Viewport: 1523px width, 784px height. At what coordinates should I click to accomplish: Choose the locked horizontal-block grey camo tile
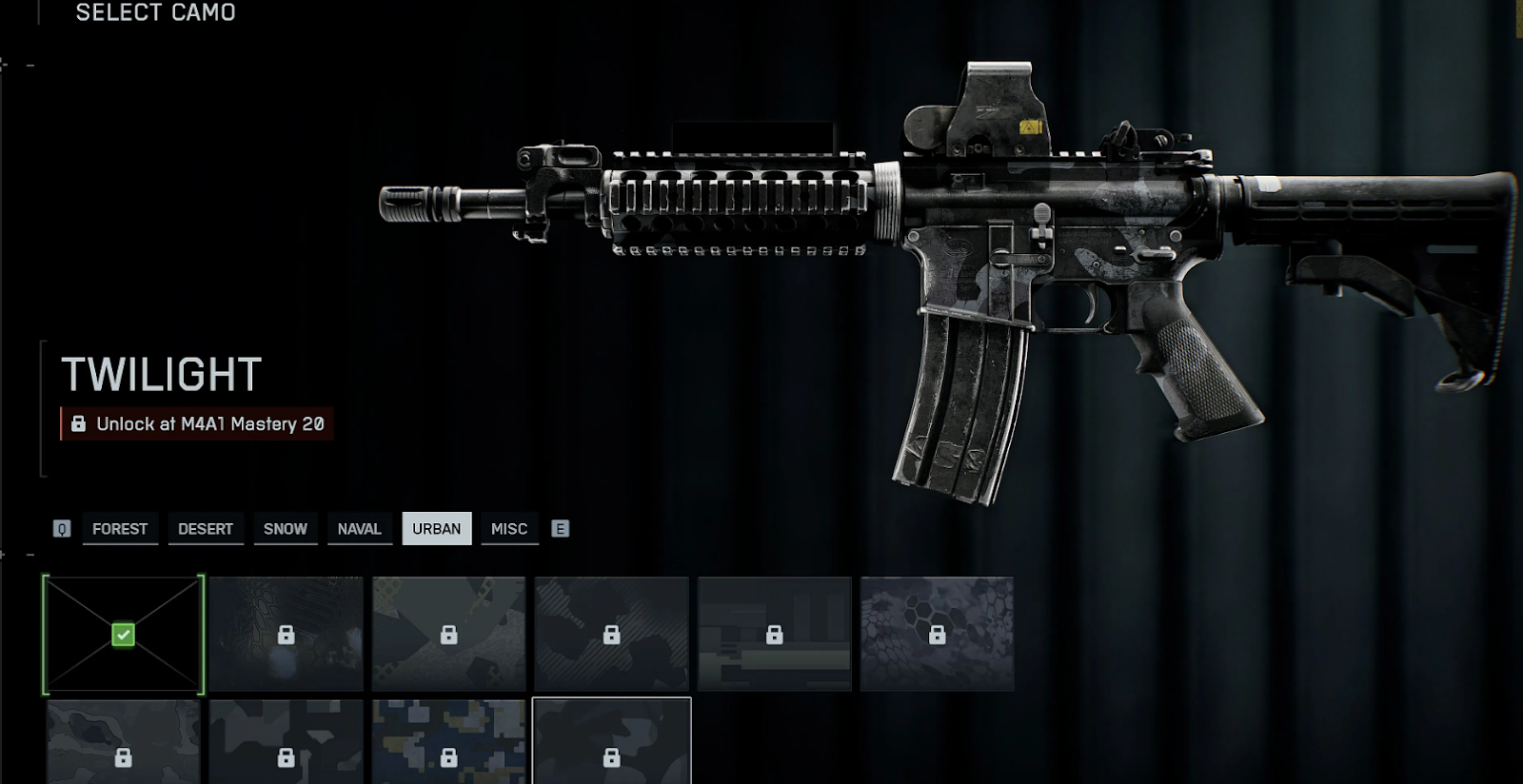click(774, 634)
